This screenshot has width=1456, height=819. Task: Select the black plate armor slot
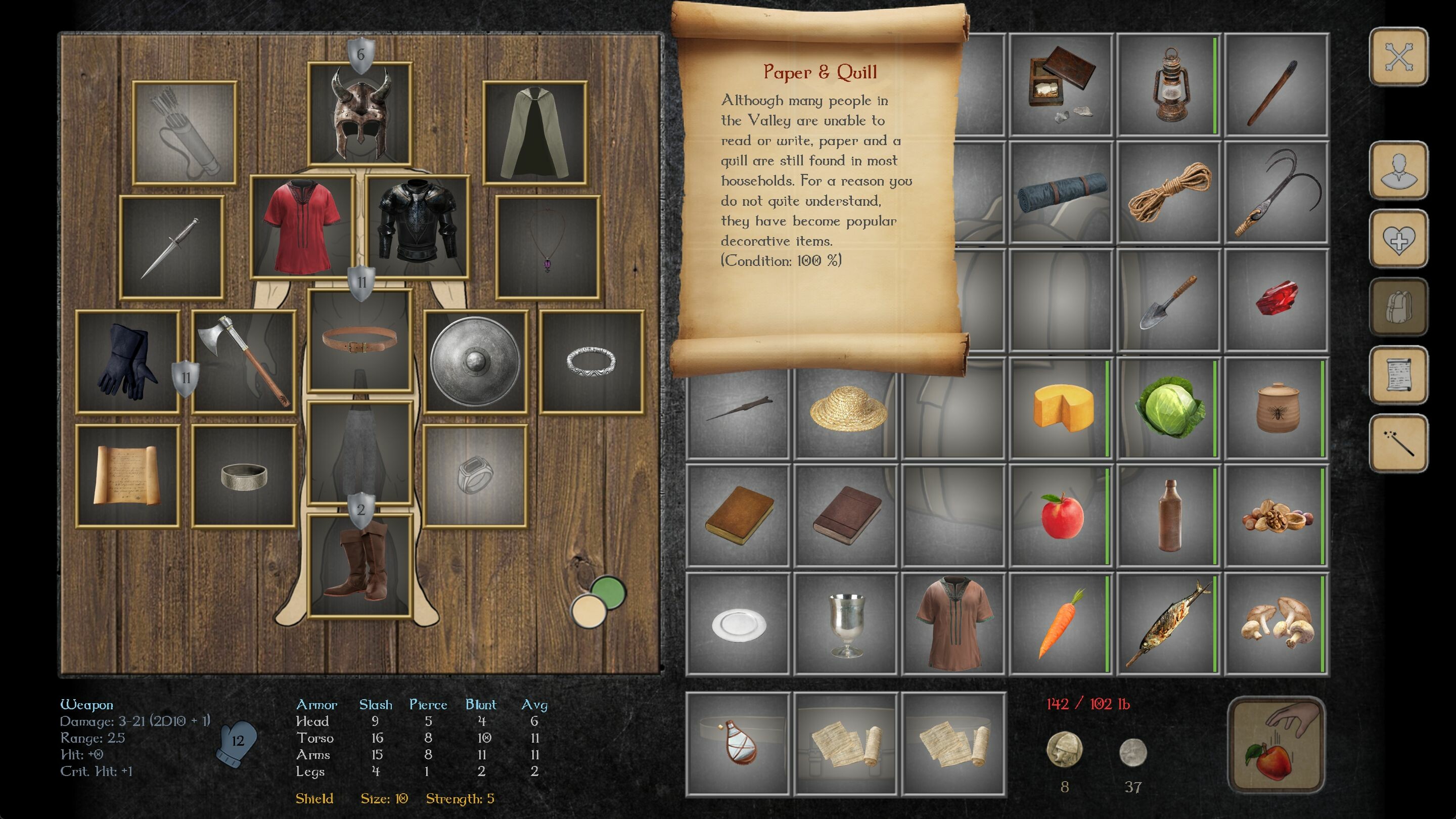418,227
